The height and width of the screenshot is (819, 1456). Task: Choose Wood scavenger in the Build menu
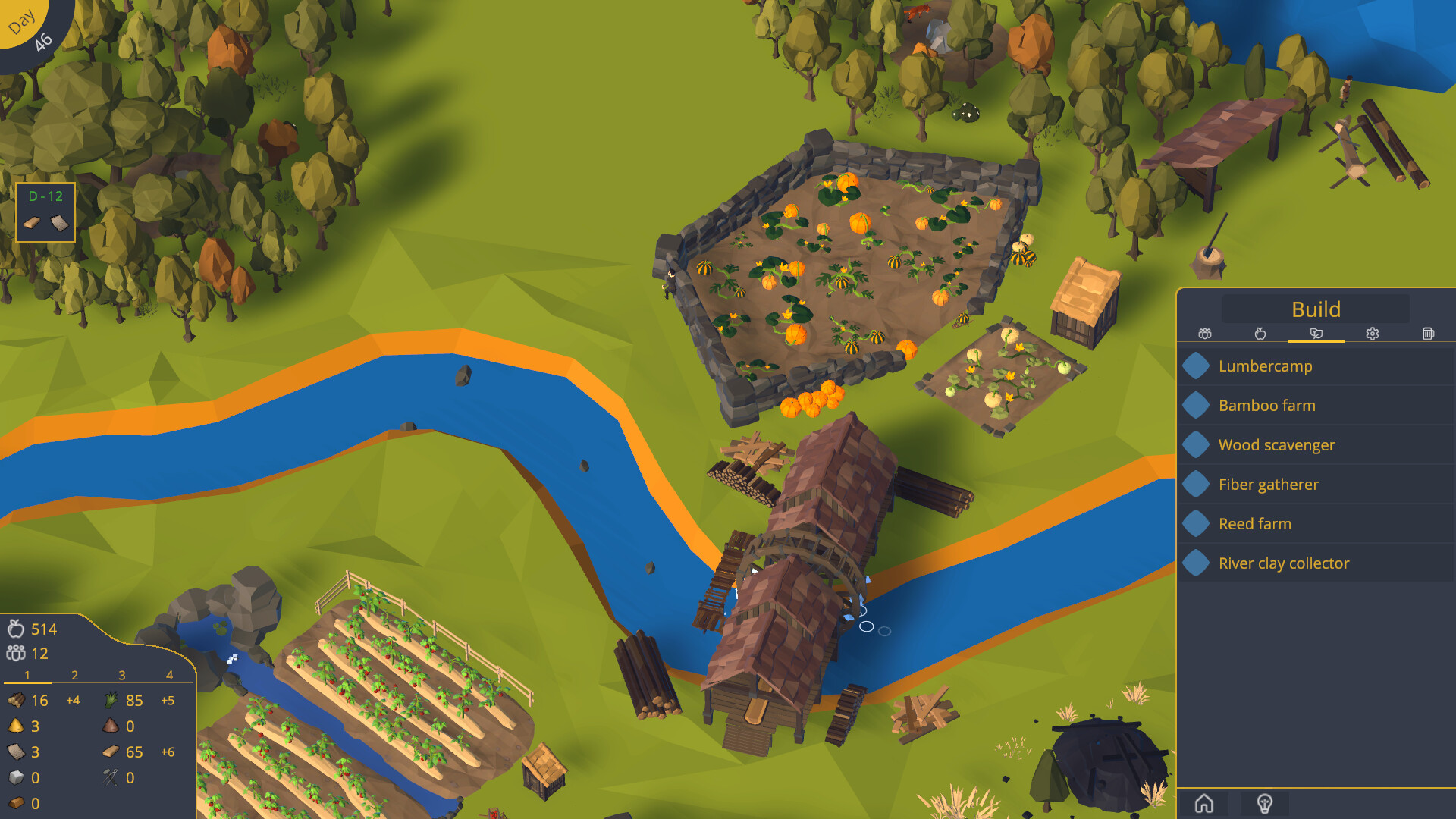click(1277, 444)
